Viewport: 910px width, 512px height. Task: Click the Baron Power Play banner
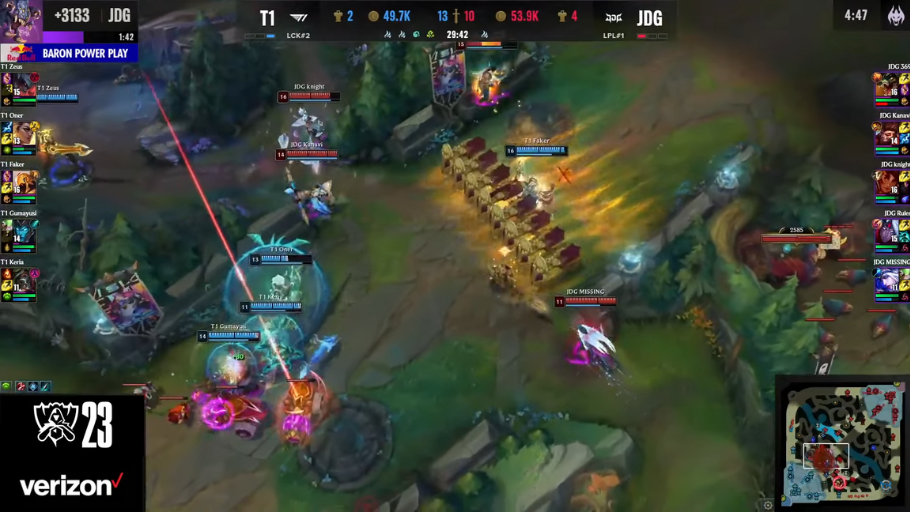pyautogui.click(x=68, y=53)
